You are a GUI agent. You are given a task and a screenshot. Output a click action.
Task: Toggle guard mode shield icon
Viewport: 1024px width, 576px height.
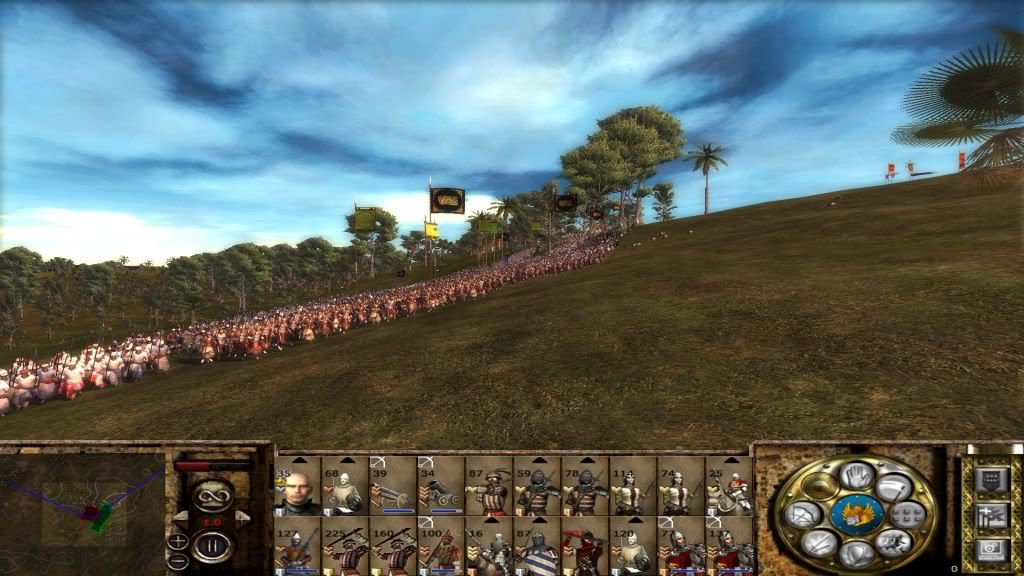tap(855, 552)
